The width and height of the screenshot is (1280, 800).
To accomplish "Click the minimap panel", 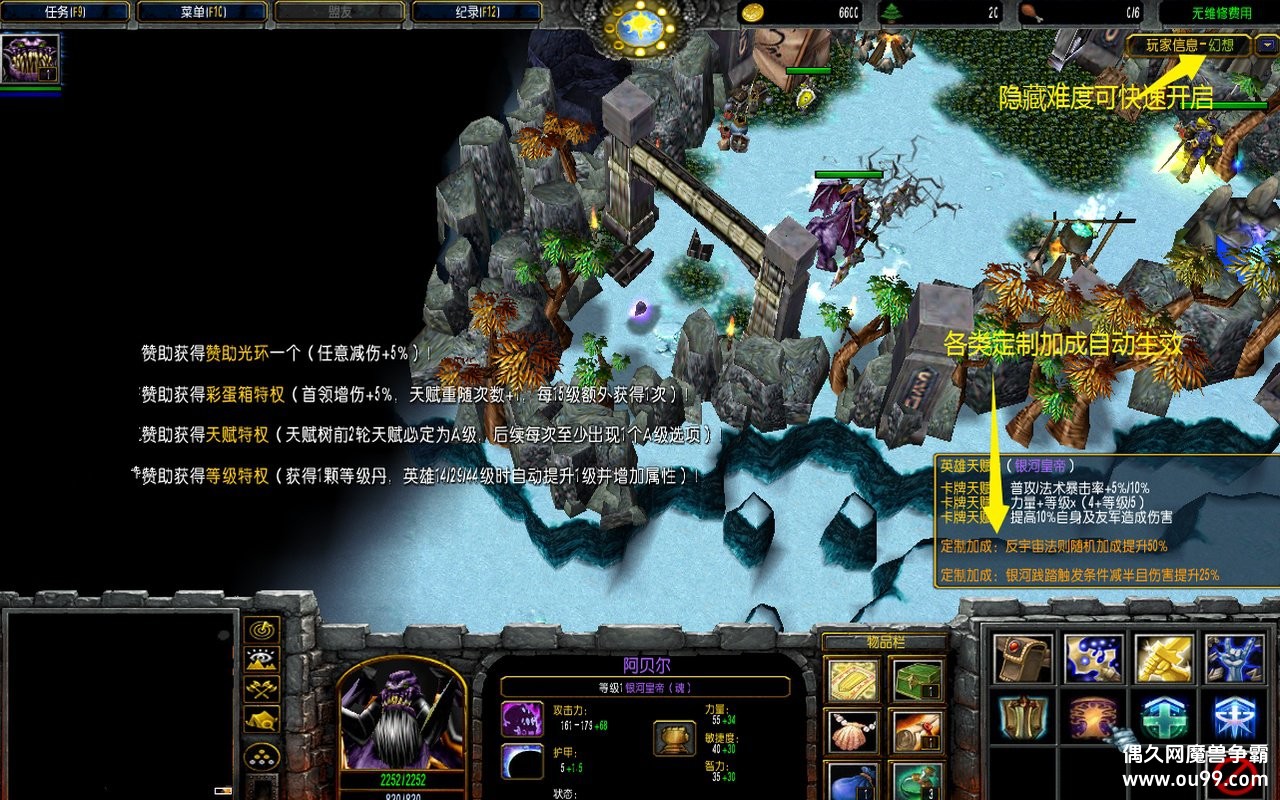I will (x=120, y=700).
